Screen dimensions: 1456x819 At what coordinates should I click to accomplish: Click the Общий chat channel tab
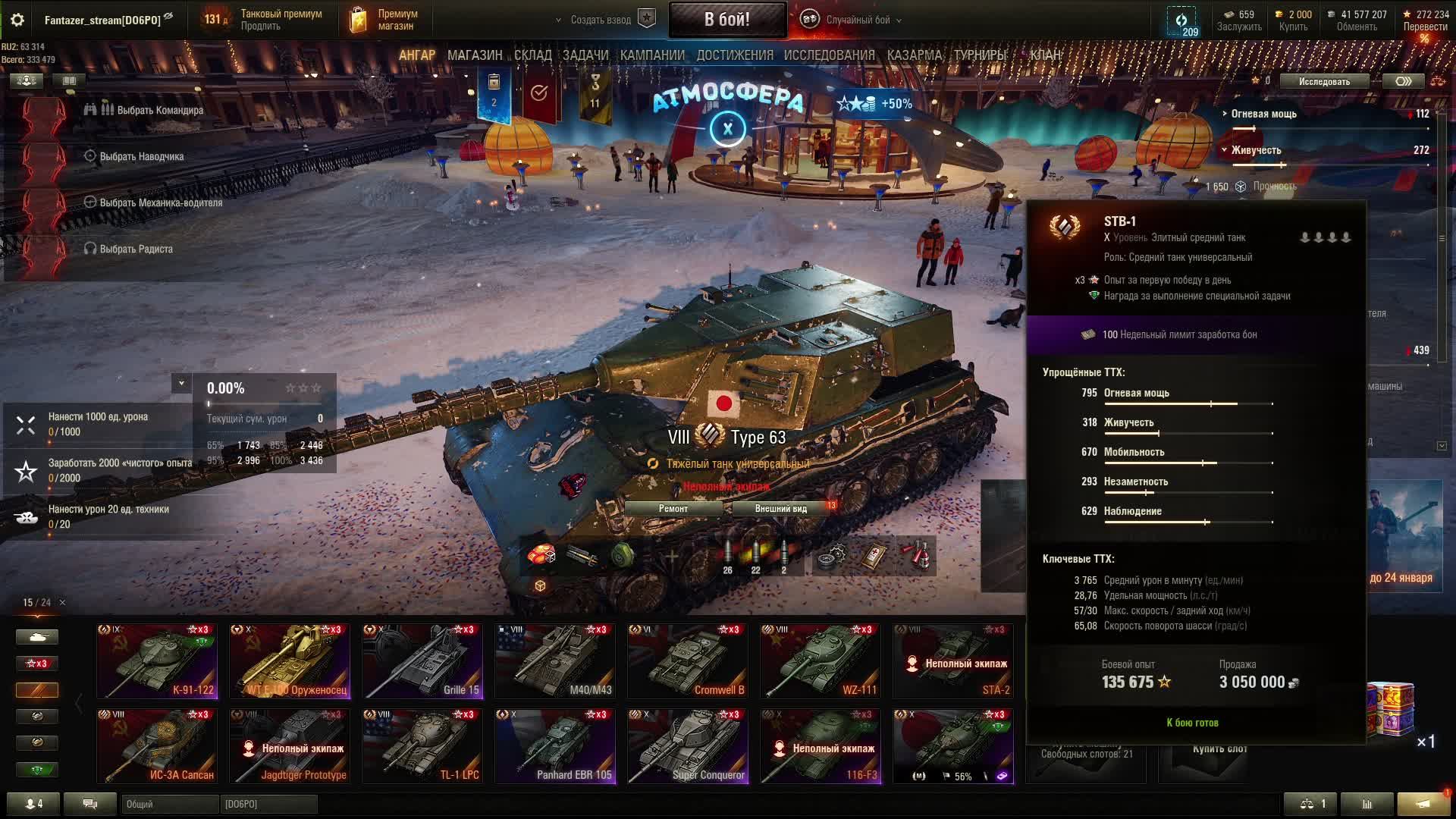[x=168, y=805]
